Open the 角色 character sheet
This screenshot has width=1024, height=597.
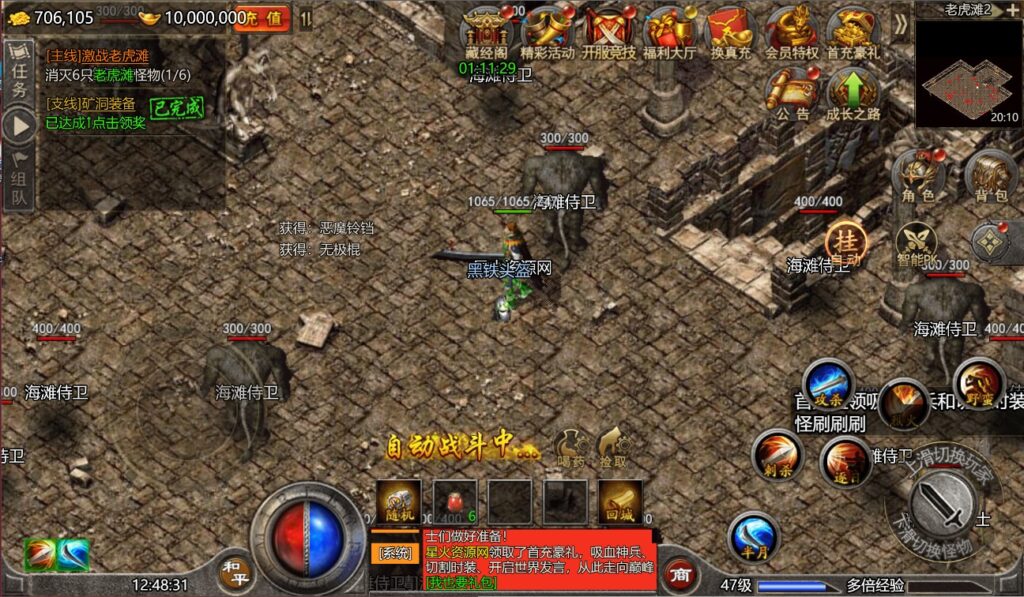918,176
